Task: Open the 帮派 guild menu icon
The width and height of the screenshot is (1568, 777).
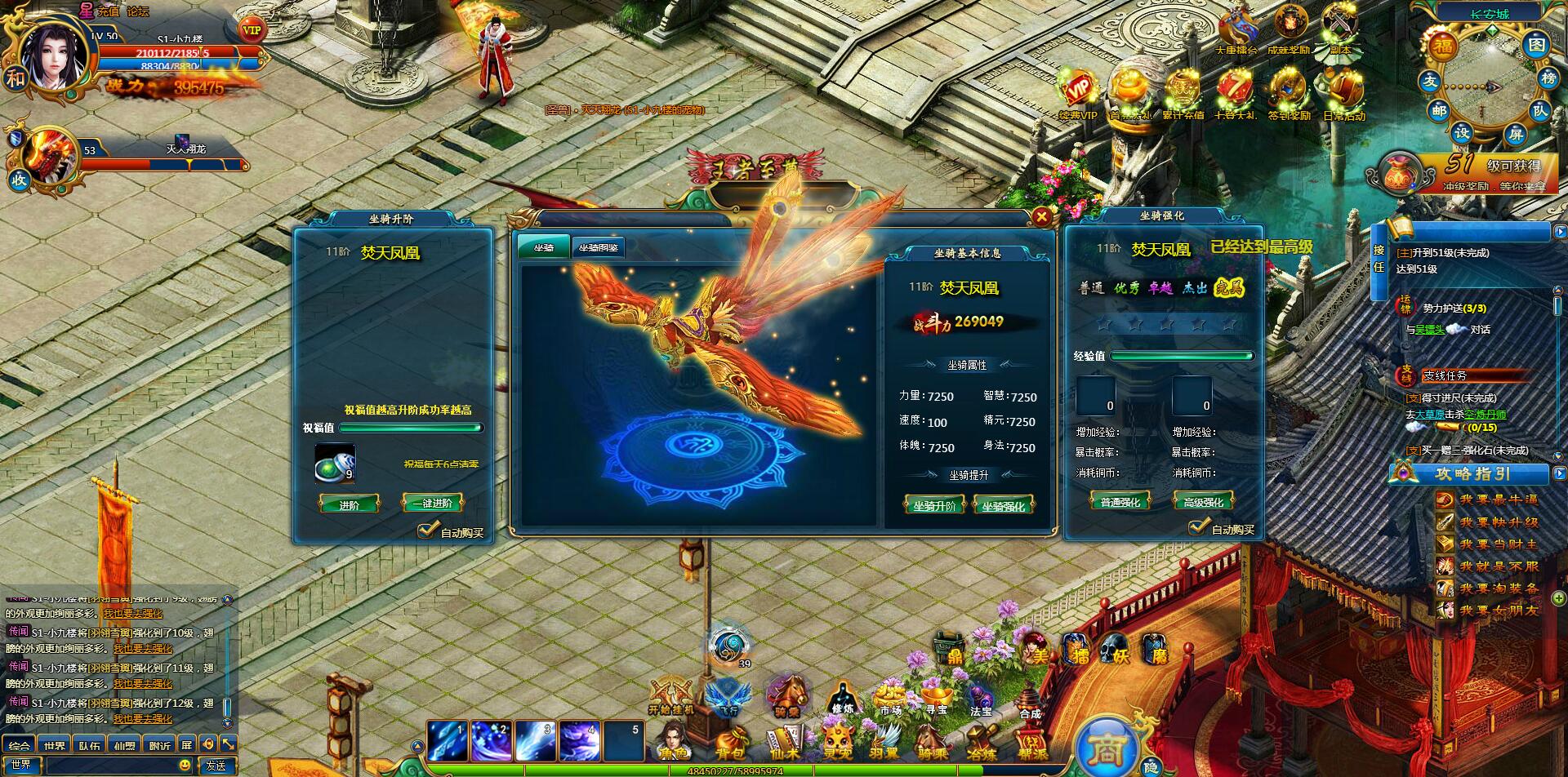Action: (1032, 744)
